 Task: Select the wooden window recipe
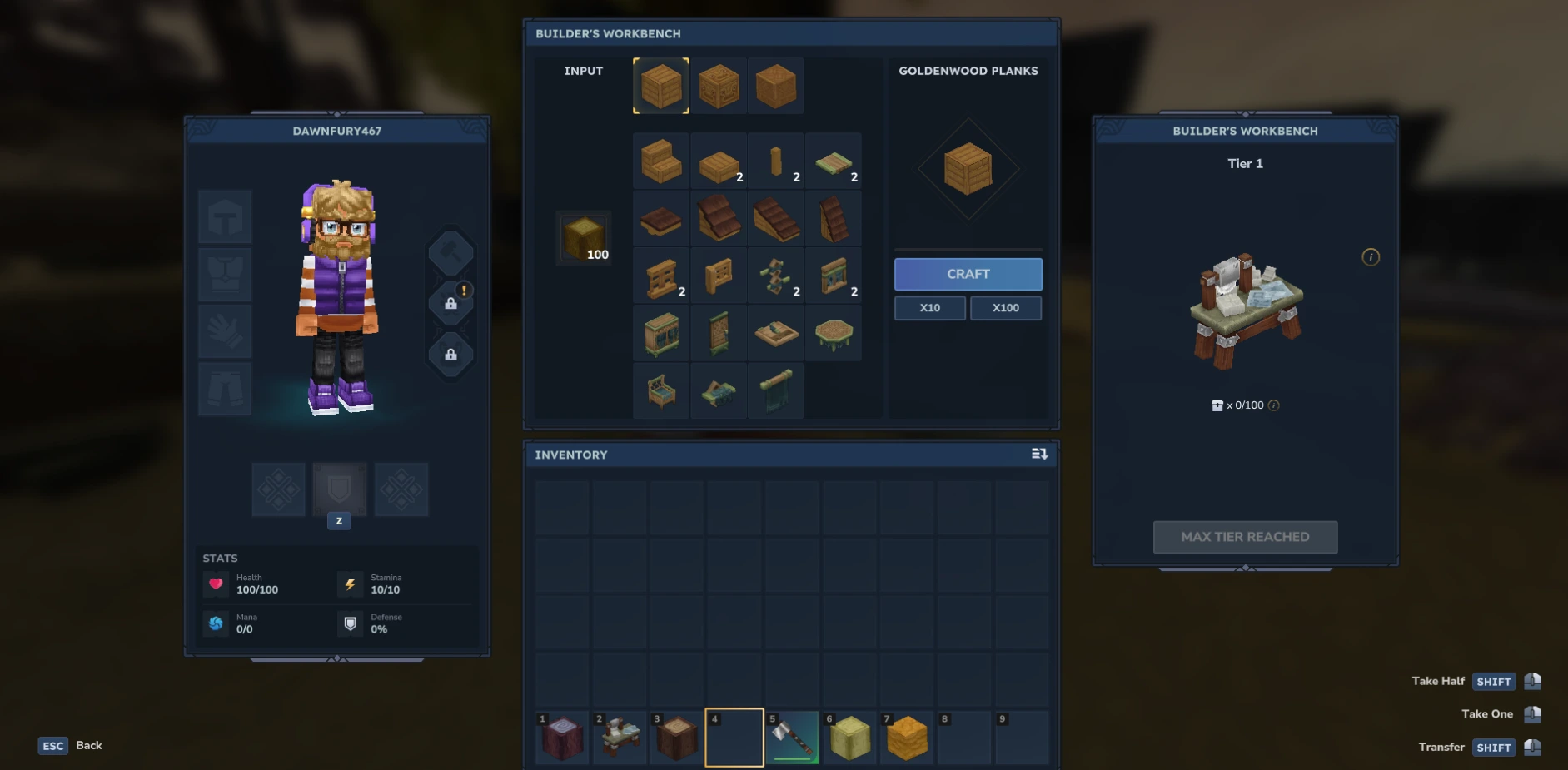click(x=834, y=276)
